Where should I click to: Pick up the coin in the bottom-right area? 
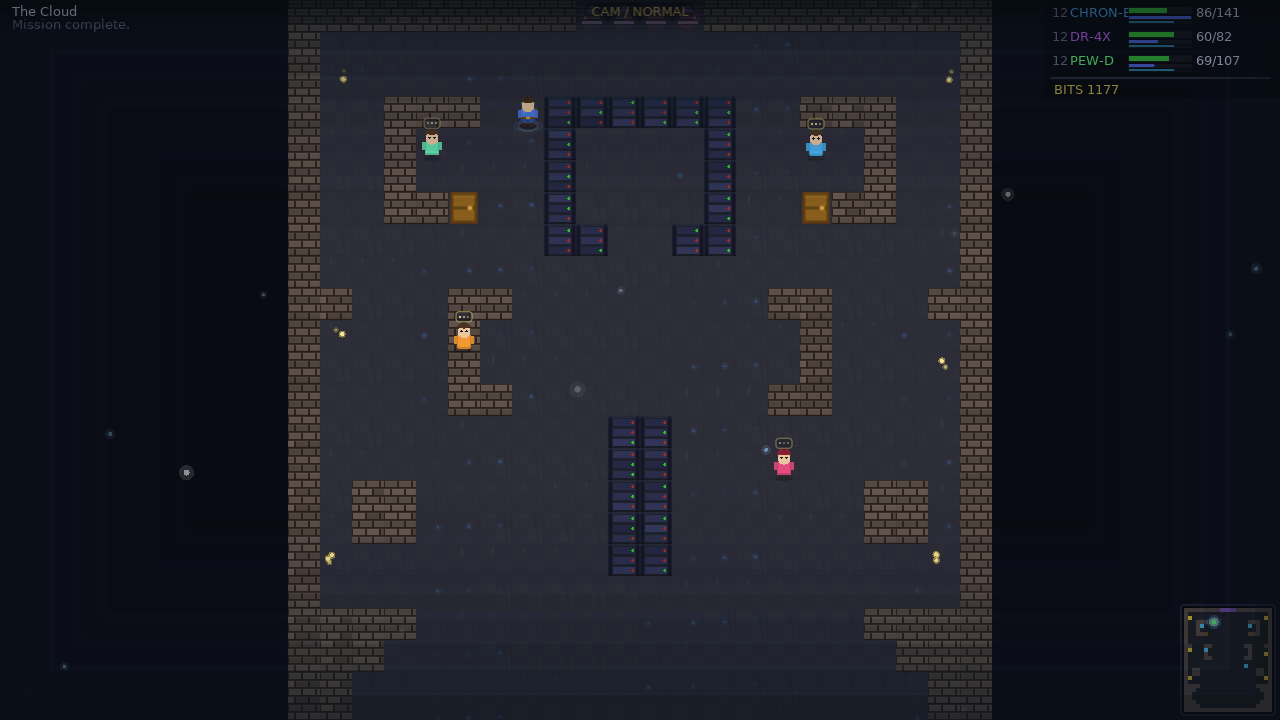click(936, 556)
